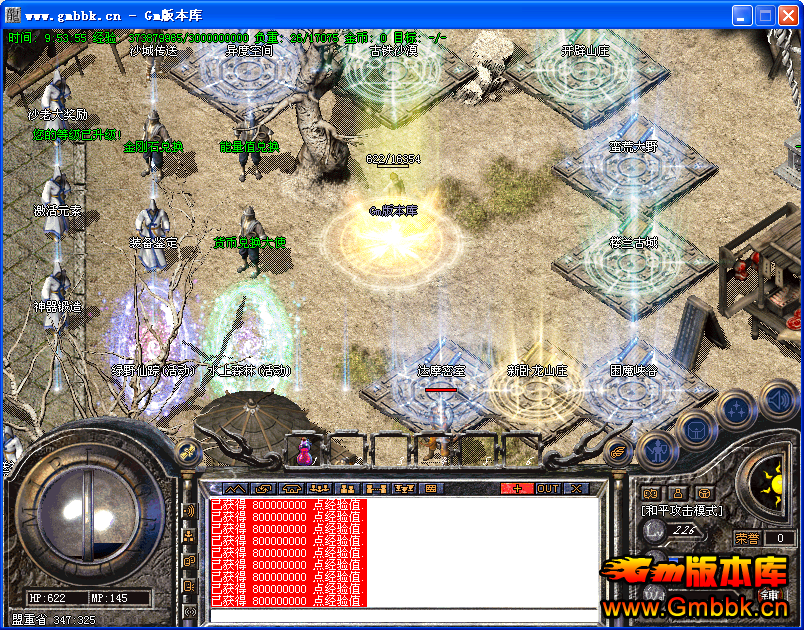Click the mountain icon on chat toolbar
Screen dimensions: 804x630
(234, 488)
